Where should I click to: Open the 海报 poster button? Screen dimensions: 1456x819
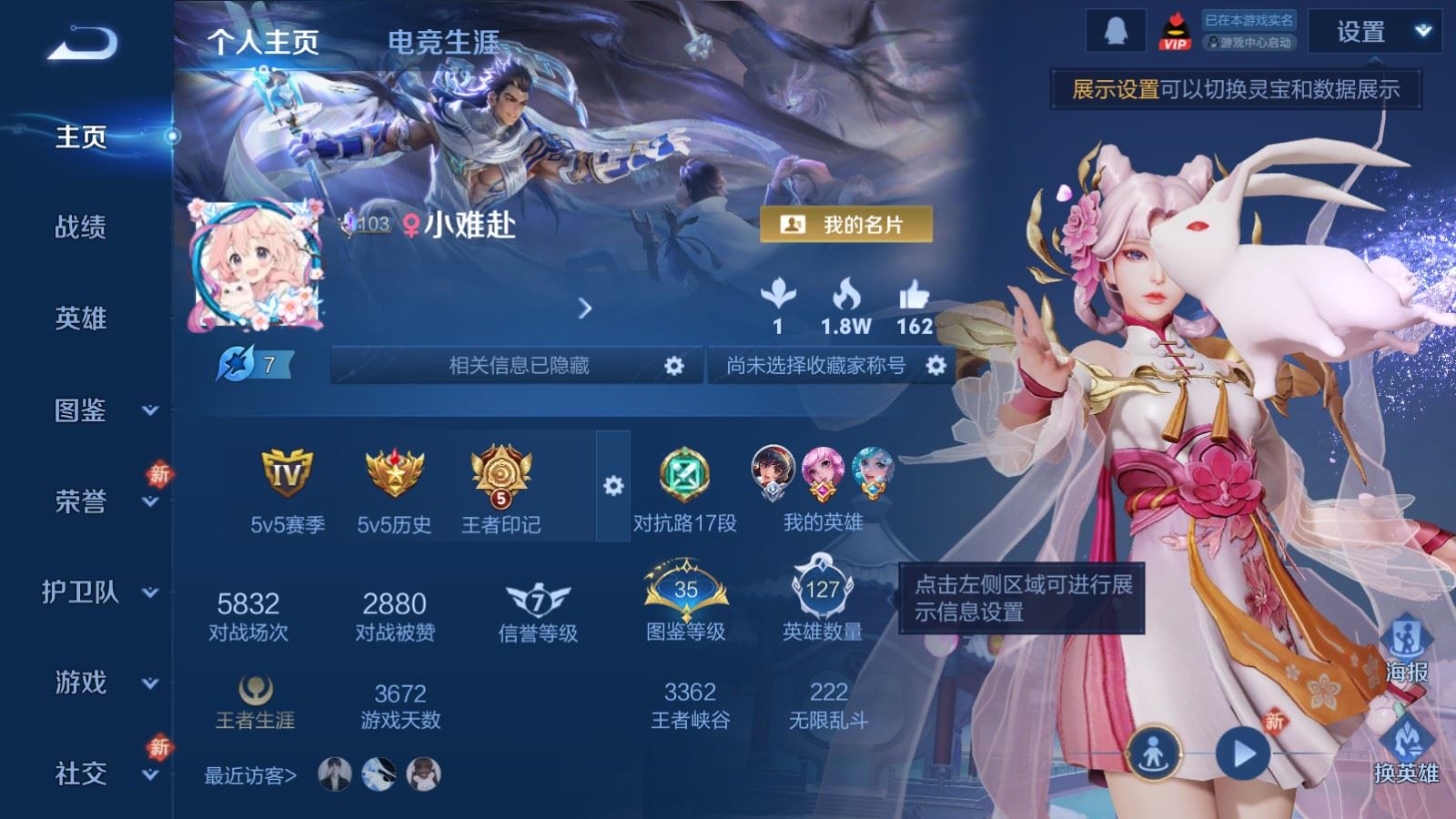coord(1406,650)
